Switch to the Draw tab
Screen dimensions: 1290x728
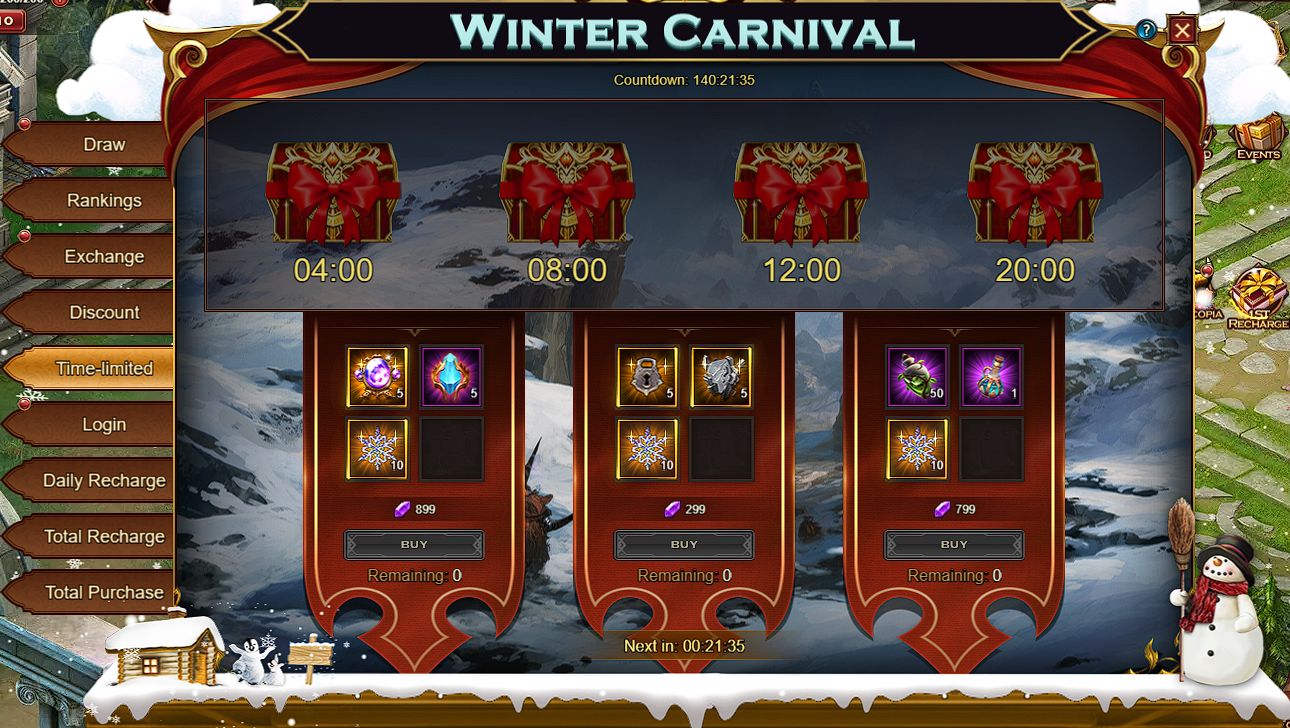[x=104, y=145]
